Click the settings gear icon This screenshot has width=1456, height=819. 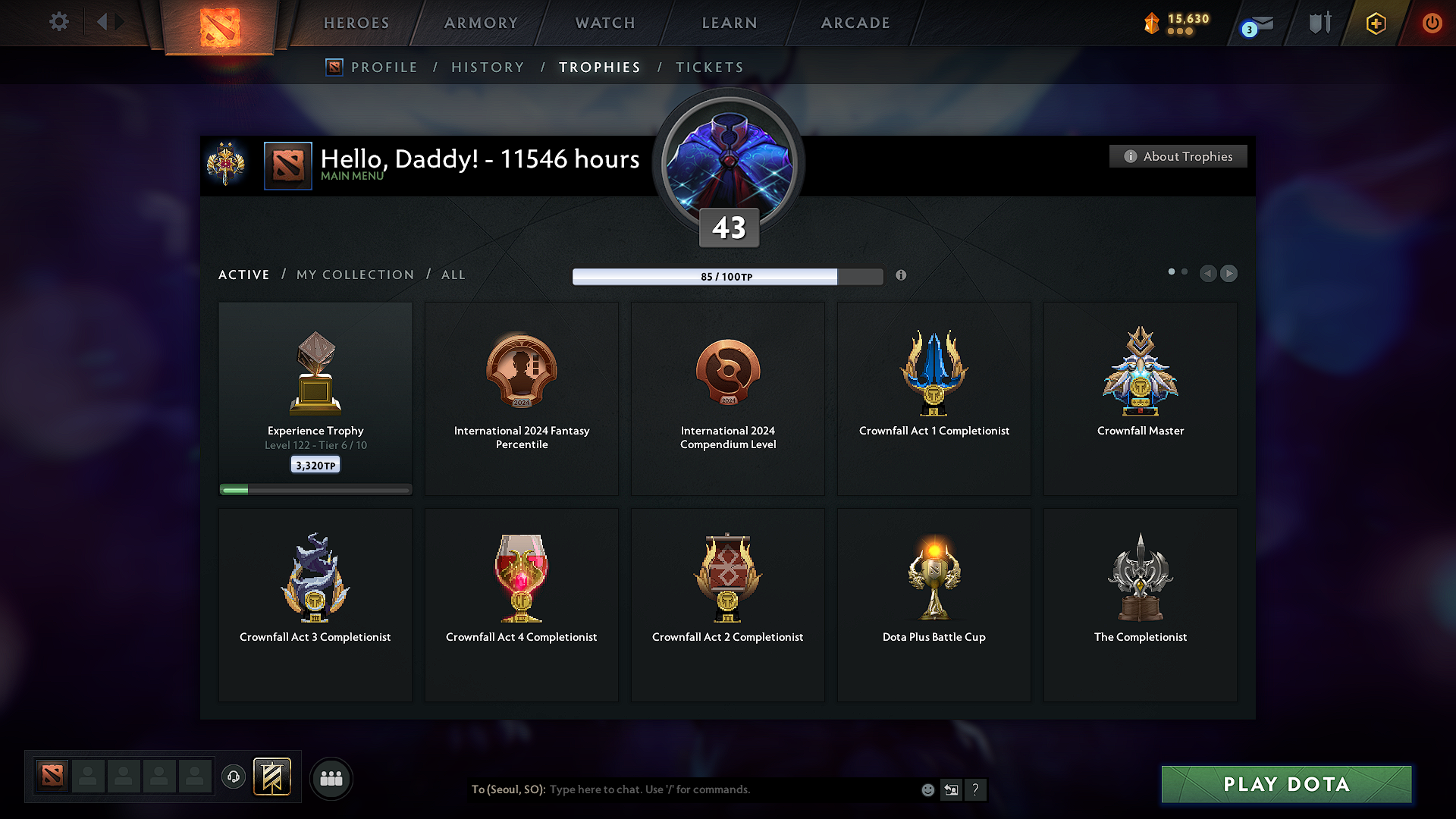58,22
